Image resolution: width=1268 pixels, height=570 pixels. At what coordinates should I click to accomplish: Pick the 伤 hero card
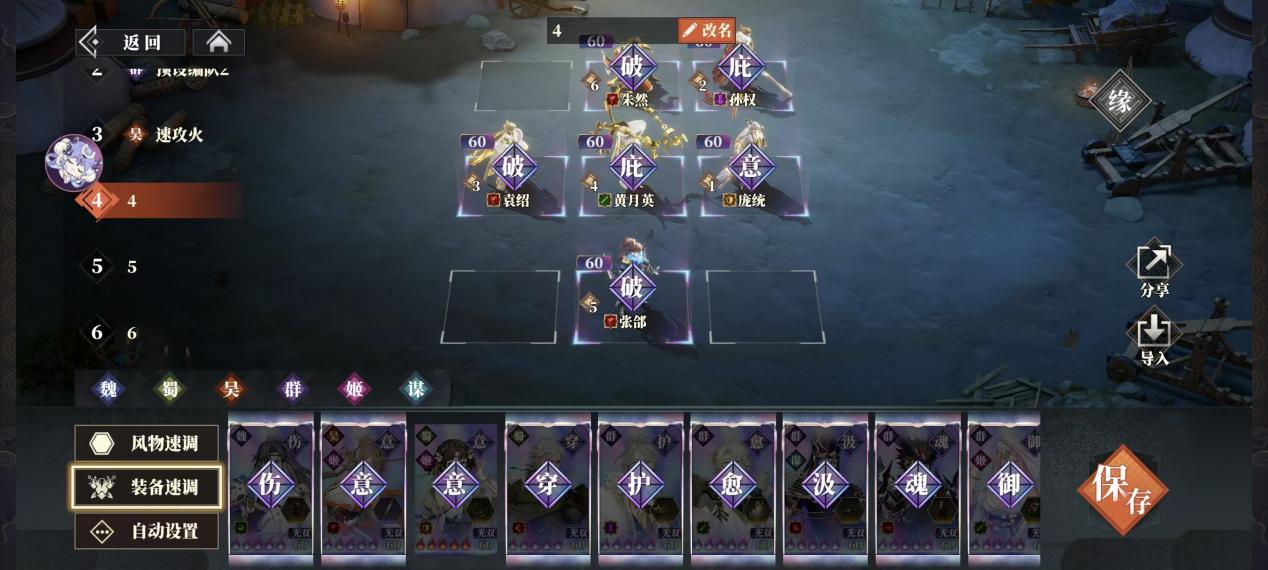(271, 485)
